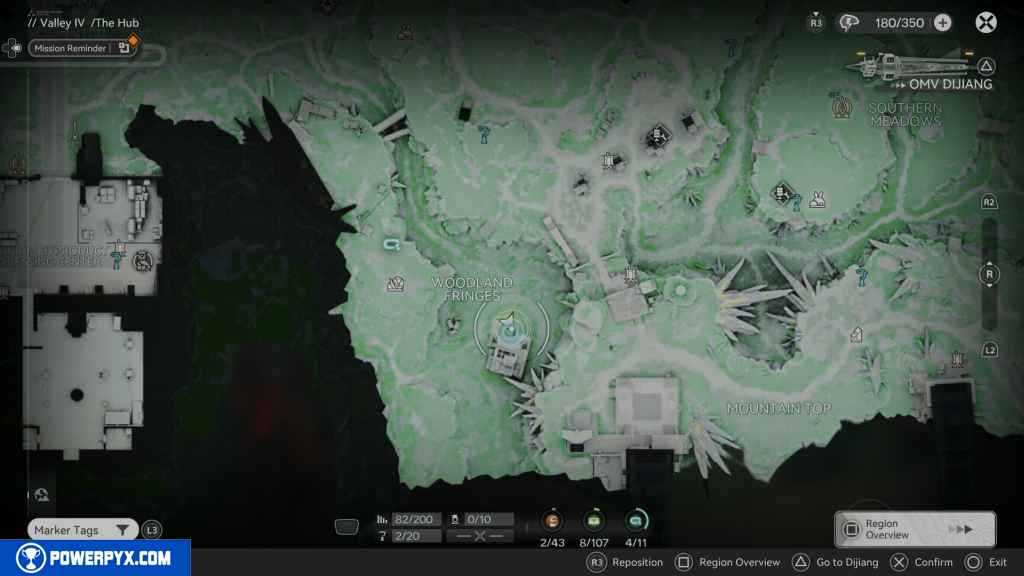Screen dimensions: 1024x576
Task: Close the map with the X button
Action: 986,22
